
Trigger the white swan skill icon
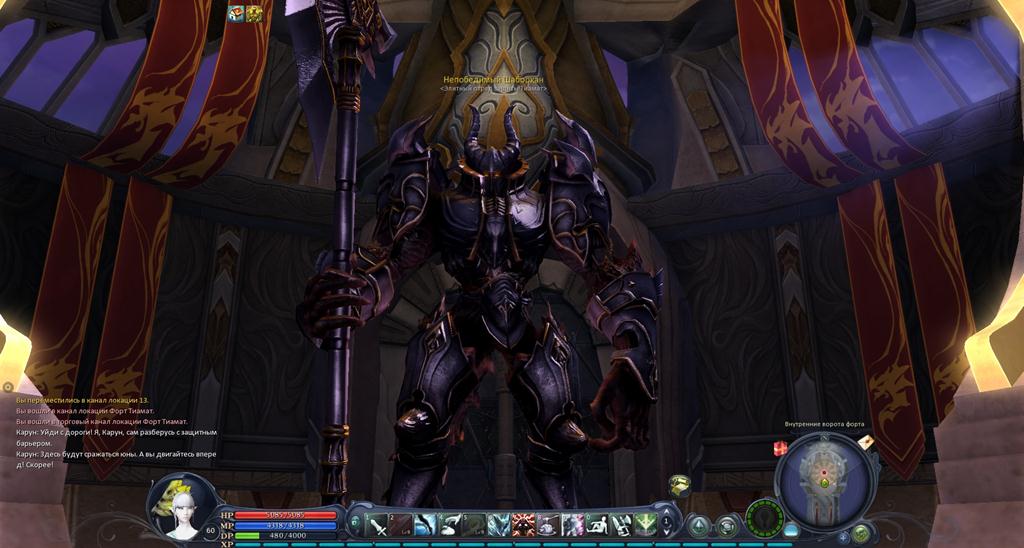450,525
